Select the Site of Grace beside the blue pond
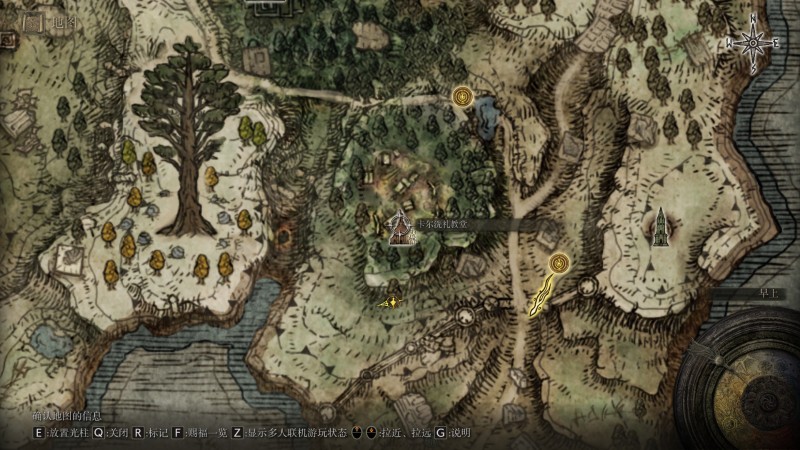The width and height of the screenshot is (800, 450). [462, 97]
